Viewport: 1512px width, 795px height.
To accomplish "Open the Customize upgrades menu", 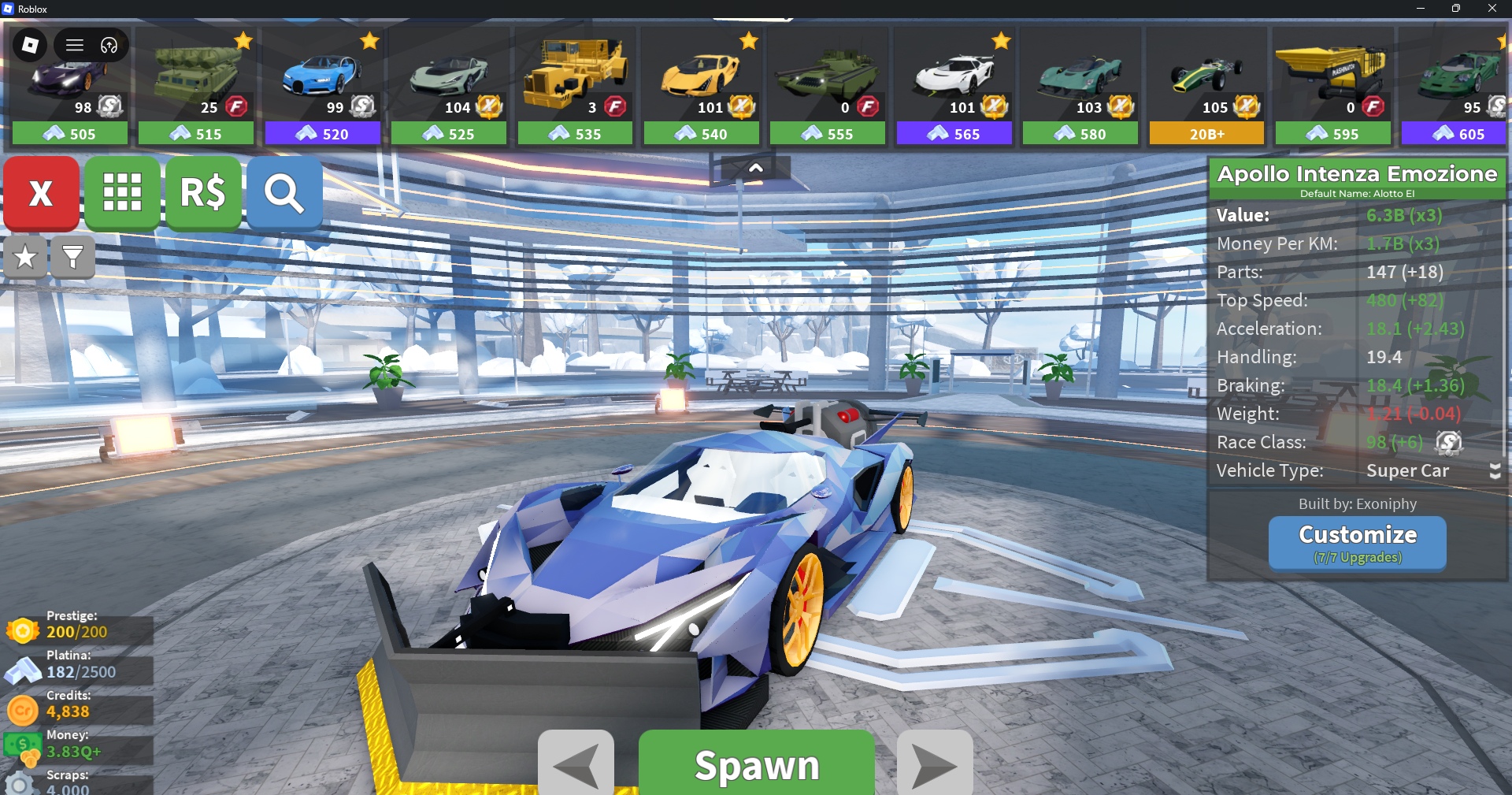I will click(1357, 542).
